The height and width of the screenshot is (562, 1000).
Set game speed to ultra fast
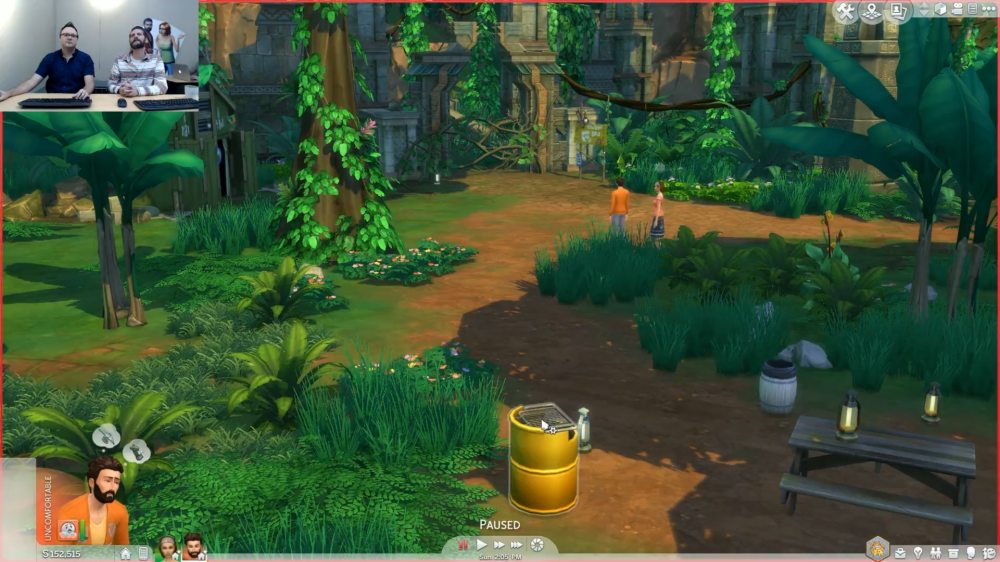pyautogui.click(x=517, y=545)
